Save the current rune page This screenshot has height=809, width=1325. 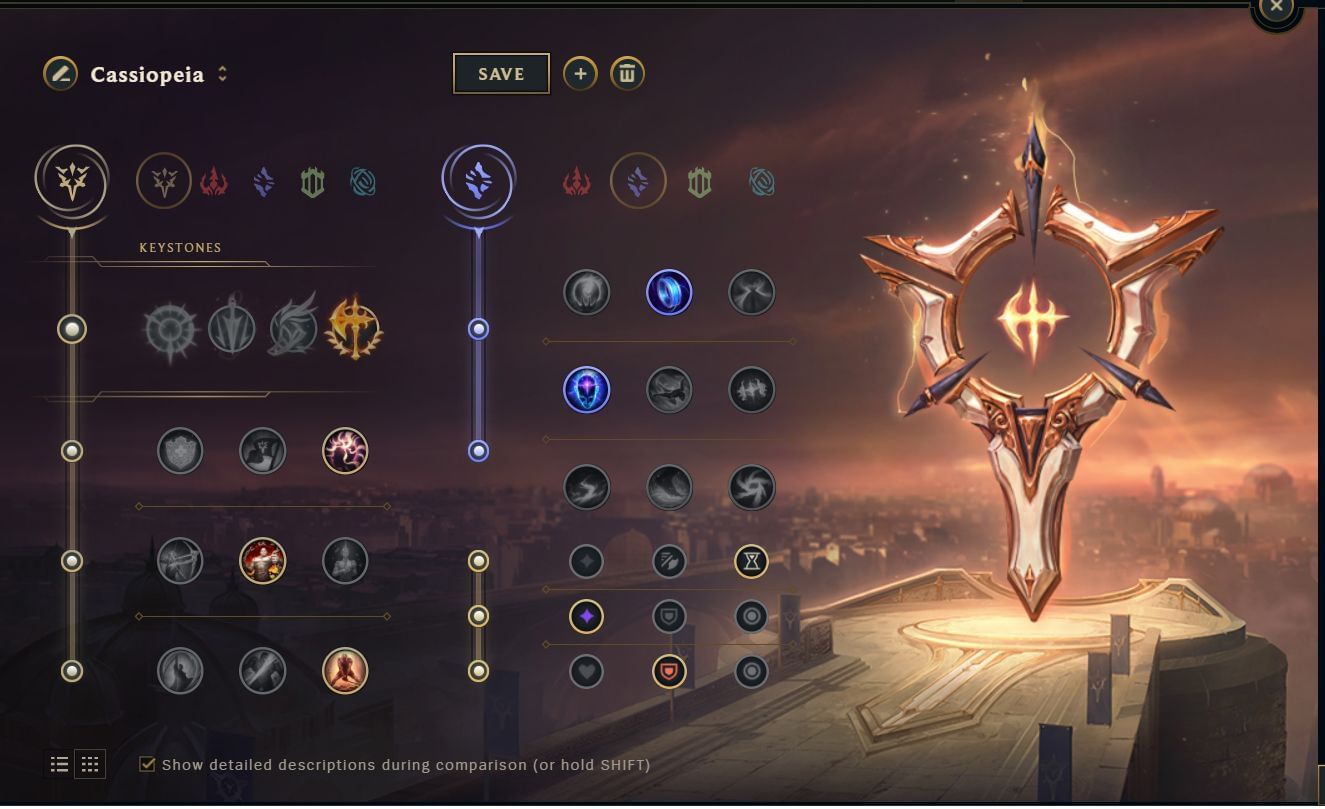(x=501, y=73)
